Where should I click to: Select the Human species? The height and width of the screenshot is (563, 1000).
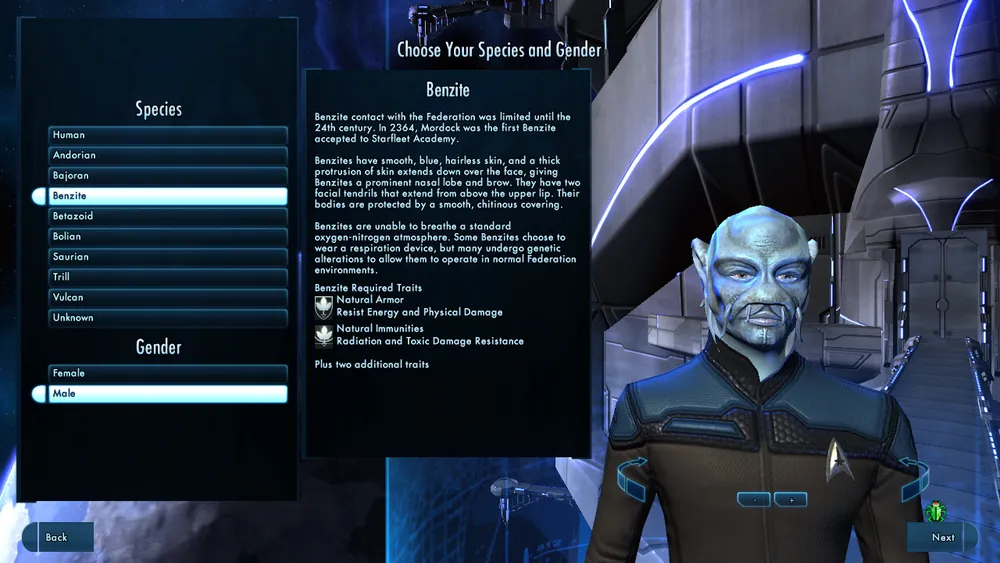tap(168, 135)
